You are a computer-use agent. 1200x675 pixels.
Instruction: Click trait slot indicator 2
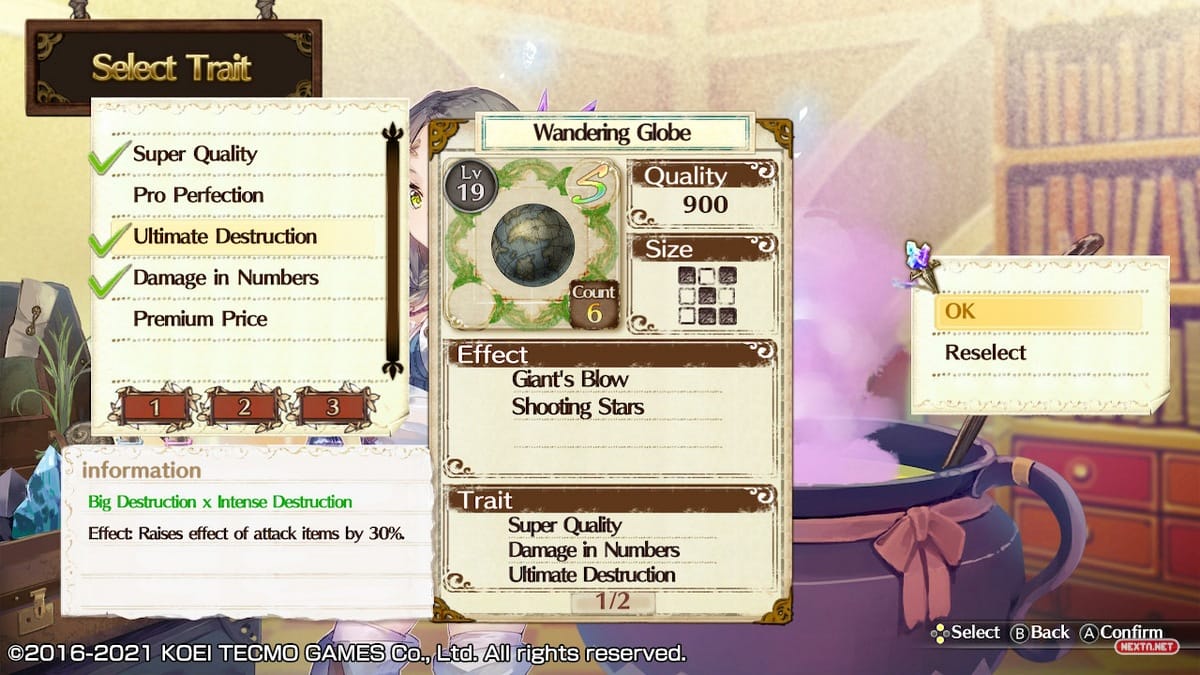(244, 406)
